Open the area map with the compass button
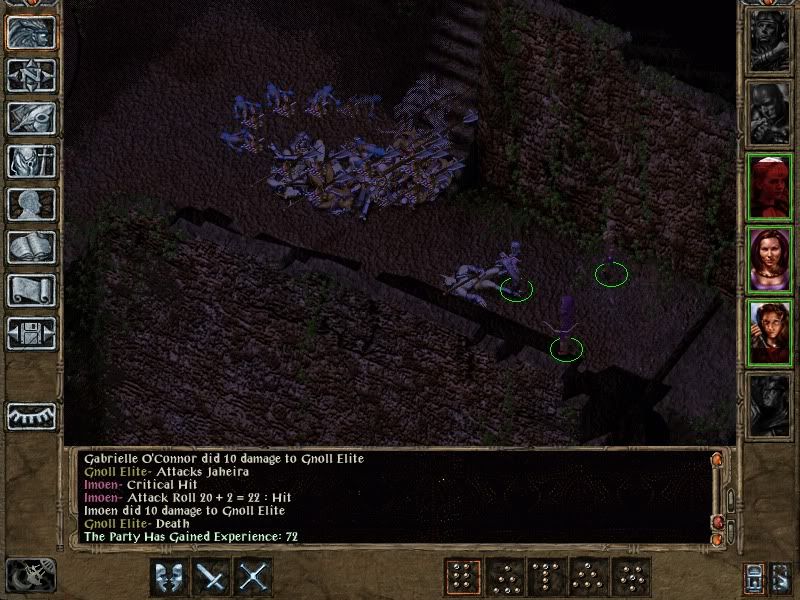This screenshot has height=600, width=800. tap(31, 75)
